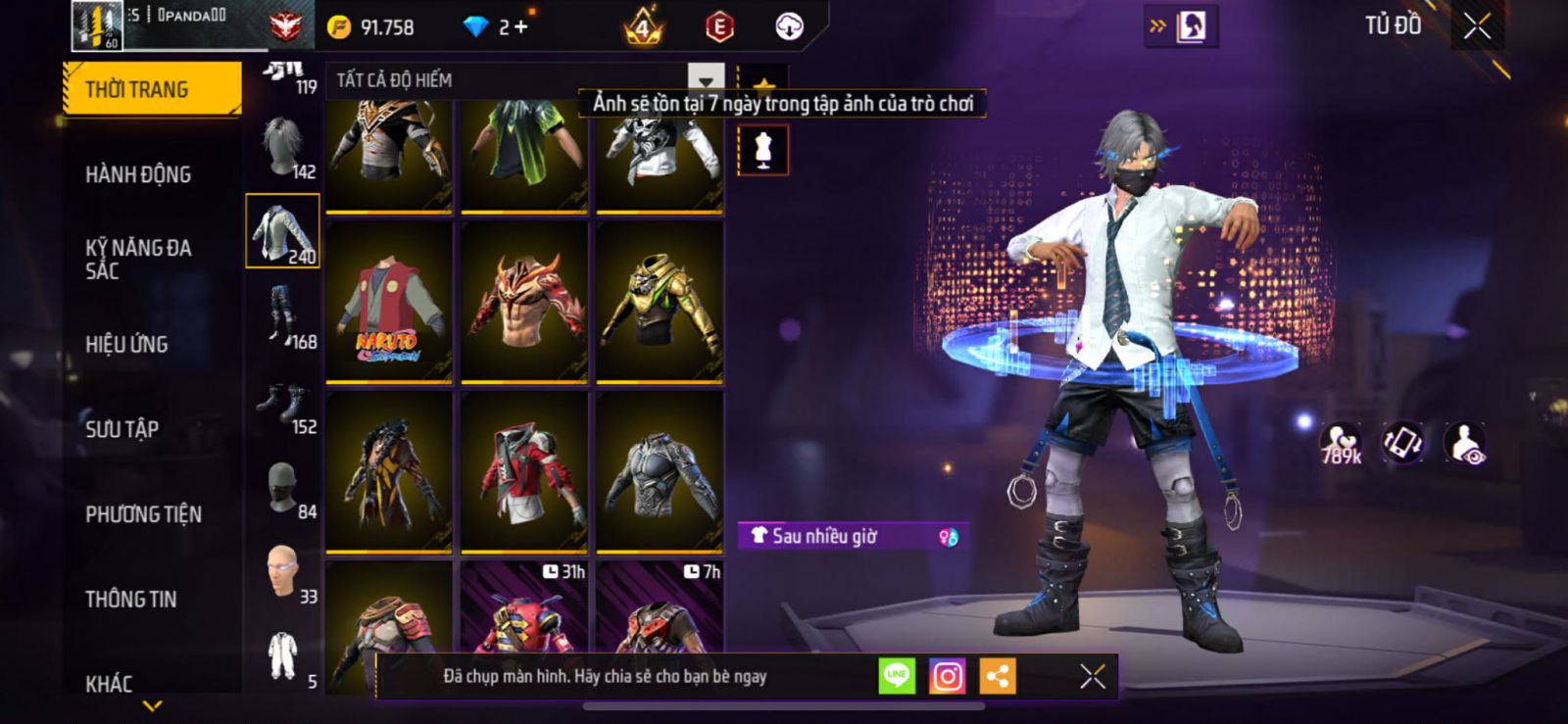Go to the Hiệu Ứng section
Image resolution: width=1568 pixels, height=724 pixels.
click(126, 344)
